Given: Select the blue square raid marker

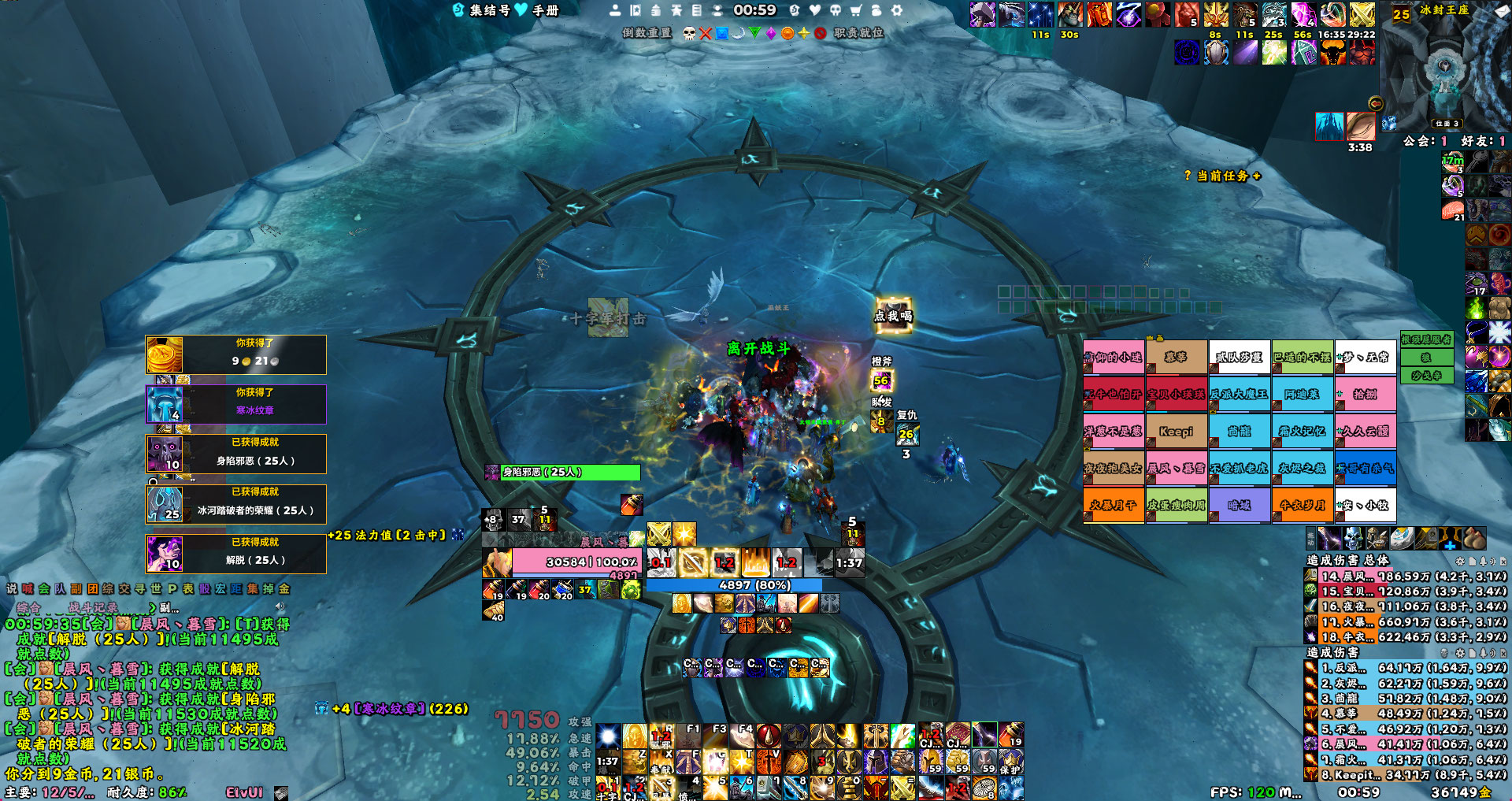Looking at the screenshot, I should 721,33.
